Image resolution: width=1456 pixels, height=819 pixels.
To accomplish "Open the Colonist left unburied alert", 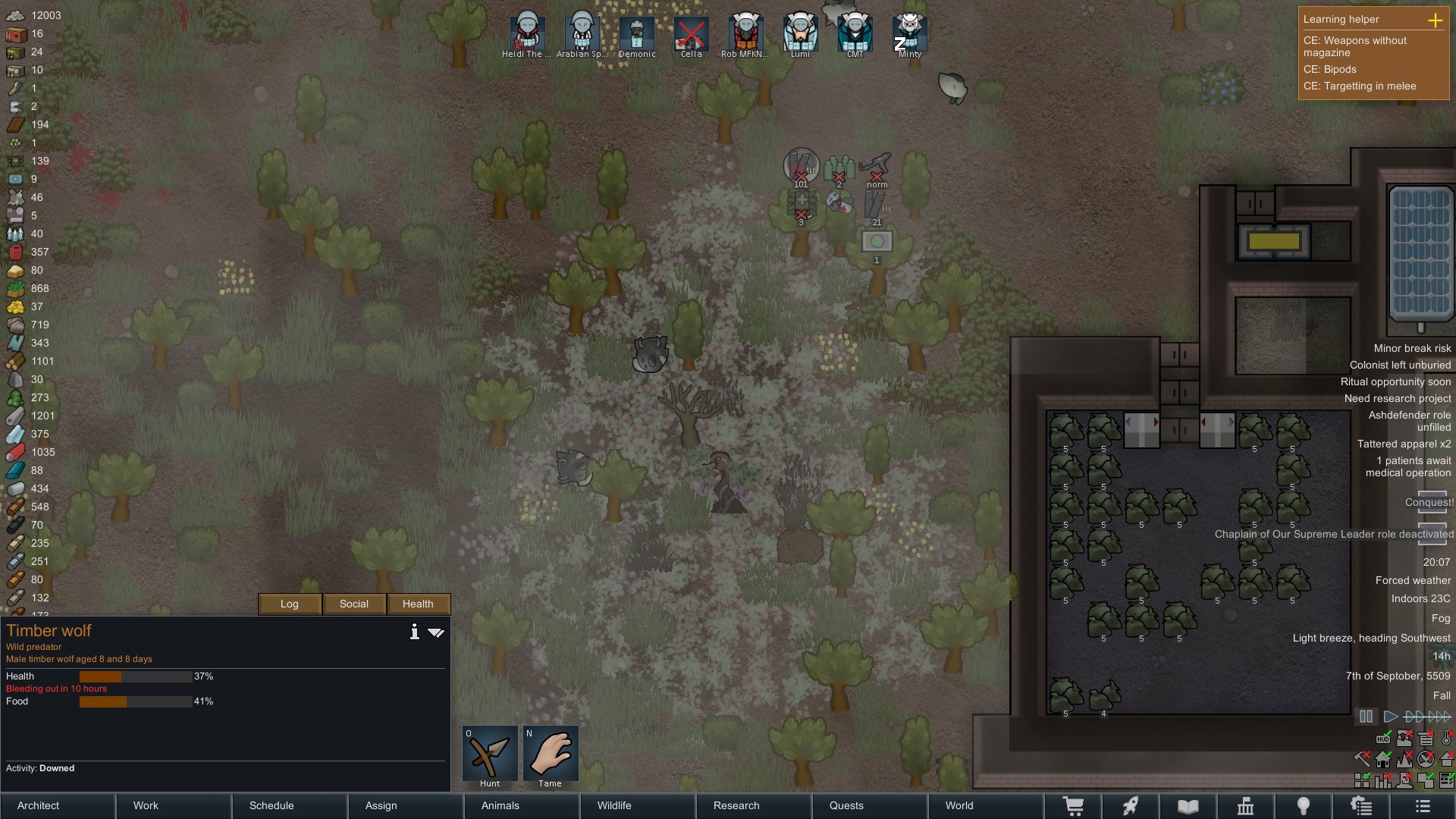I will pos(1400,365).
